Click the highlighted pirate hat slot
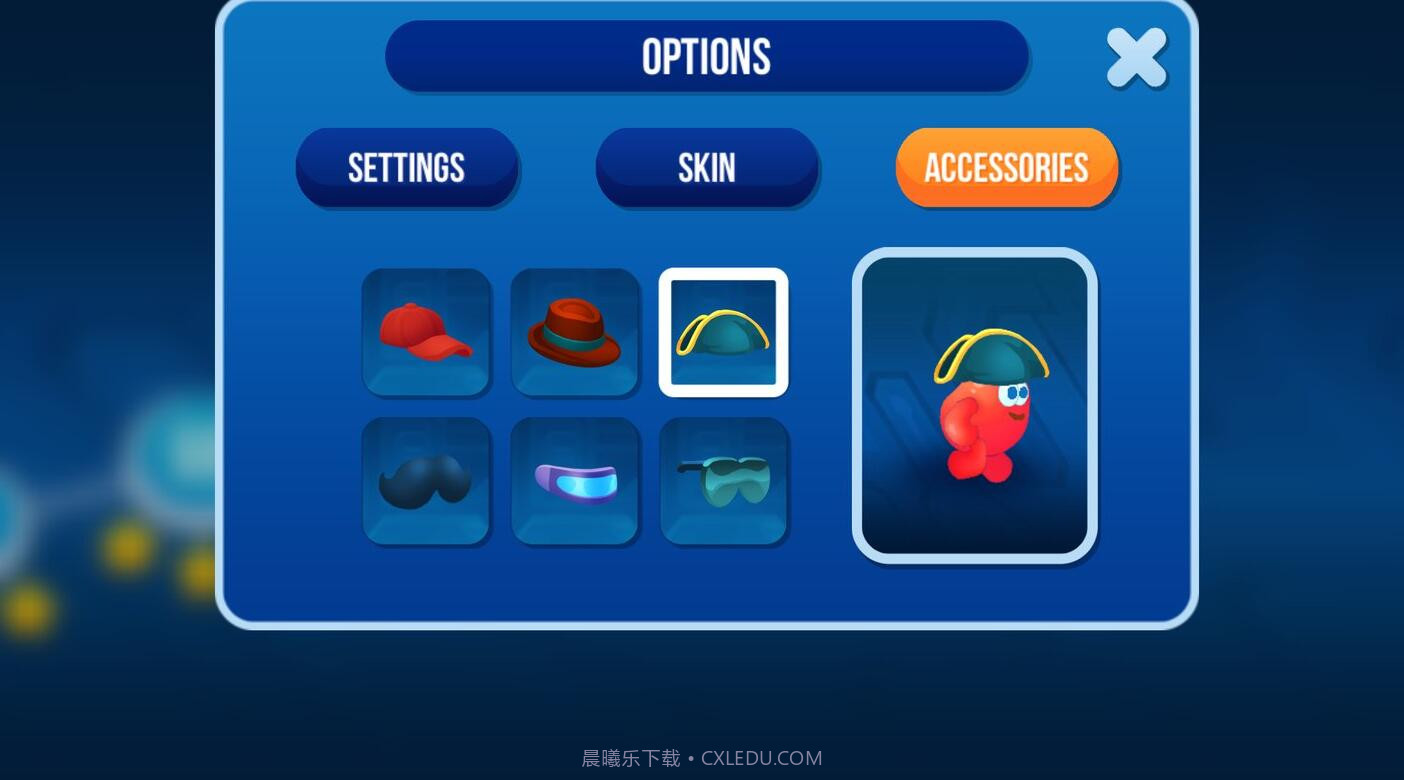Image resolution: width=1404 pixels, height=780 pixels. [x=723, y=332]
